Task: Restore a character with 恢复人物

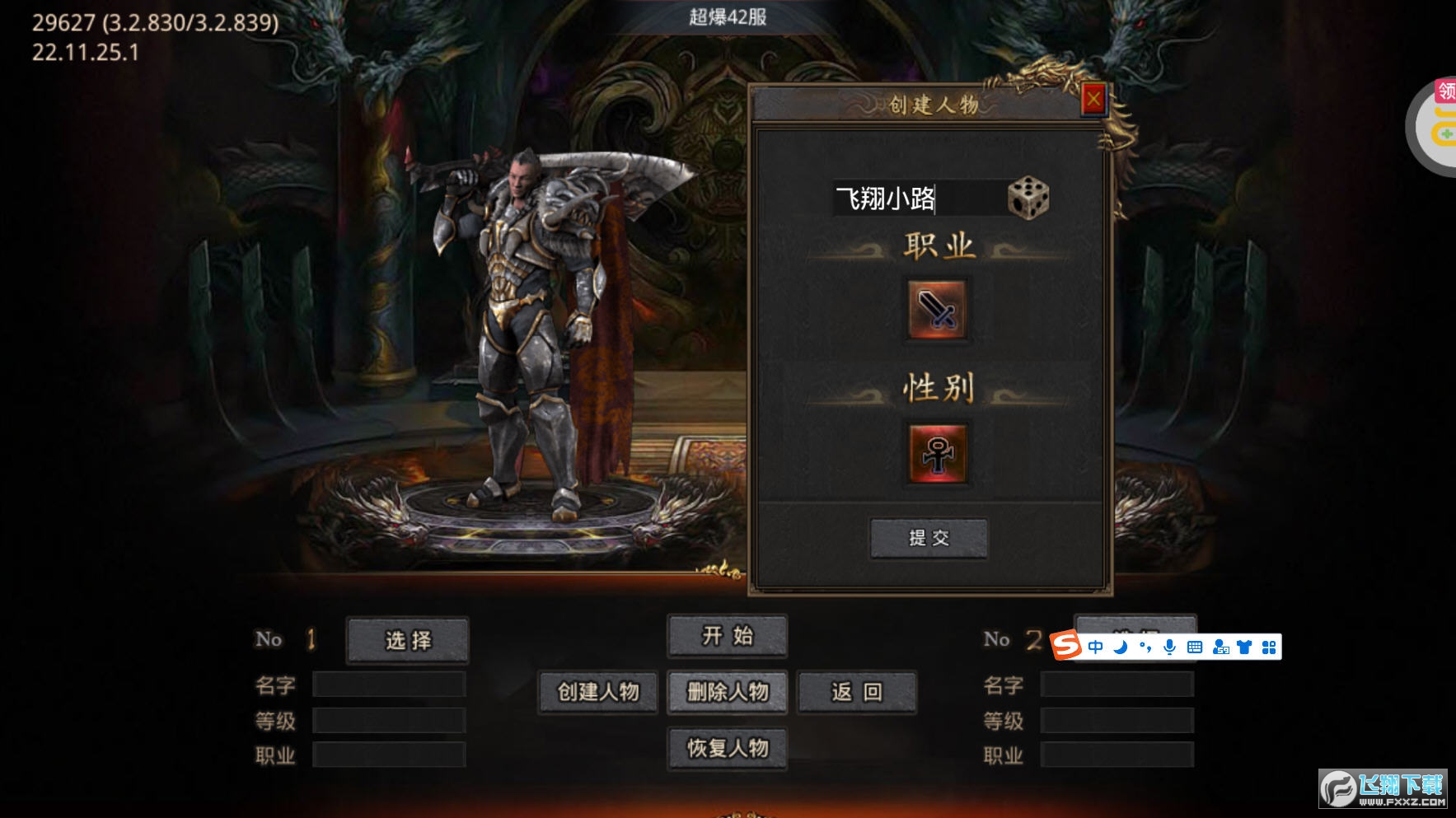Action: tap(727, 748)
